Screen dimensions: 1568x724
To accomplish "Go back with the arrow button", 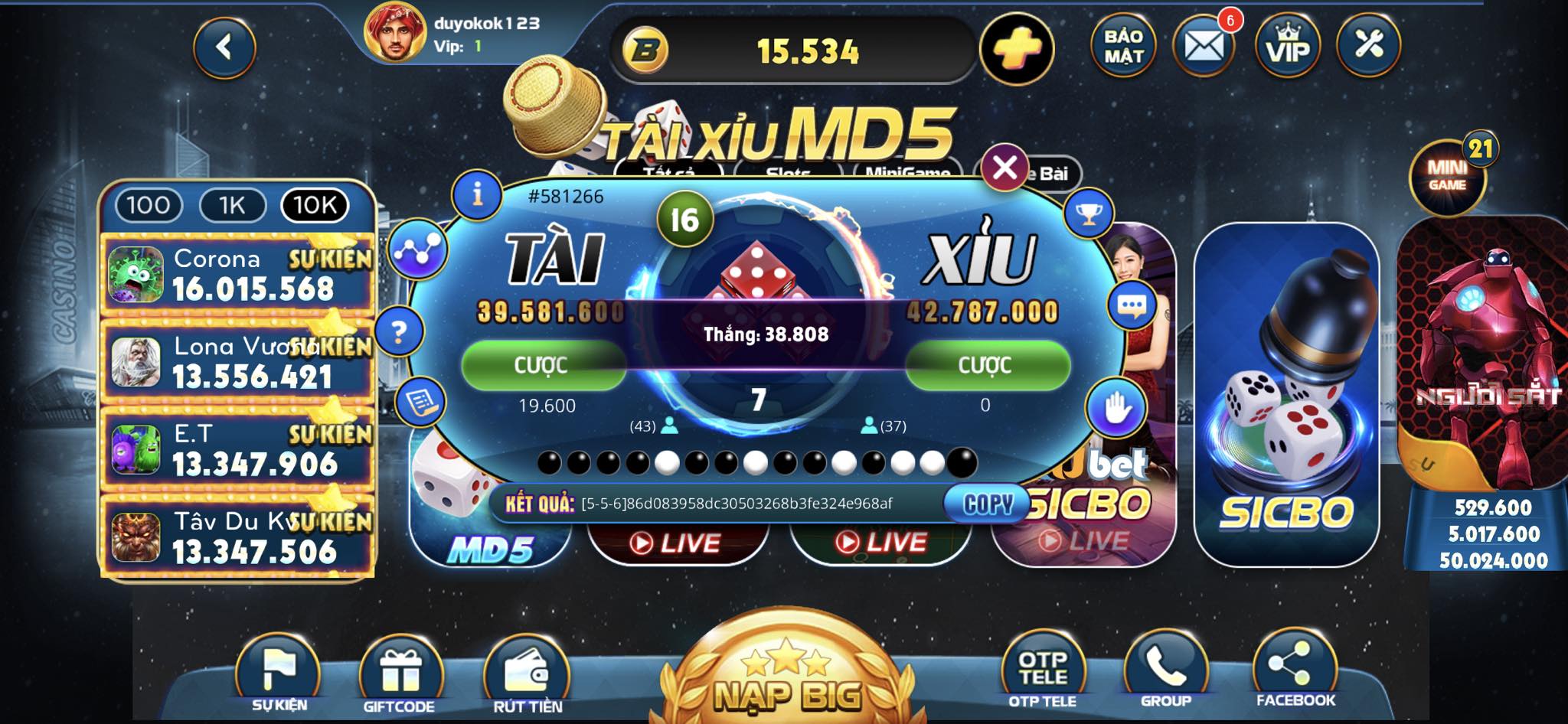I will 224,48.
